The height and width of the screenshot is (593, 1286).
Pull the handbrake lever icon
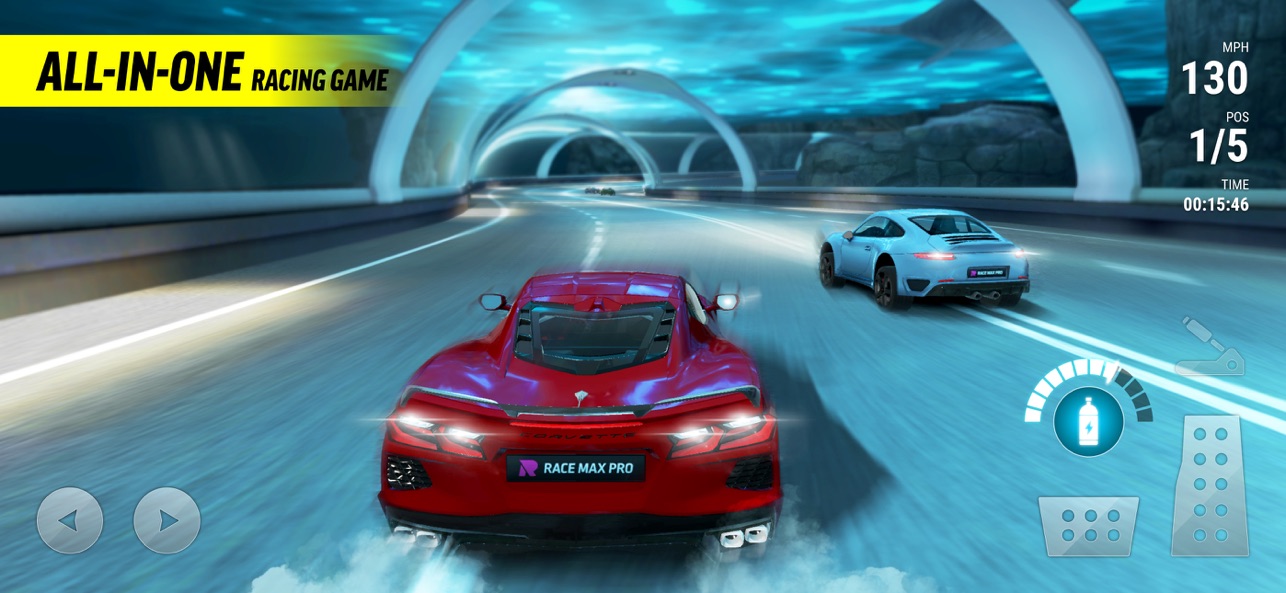point(1210,348)
